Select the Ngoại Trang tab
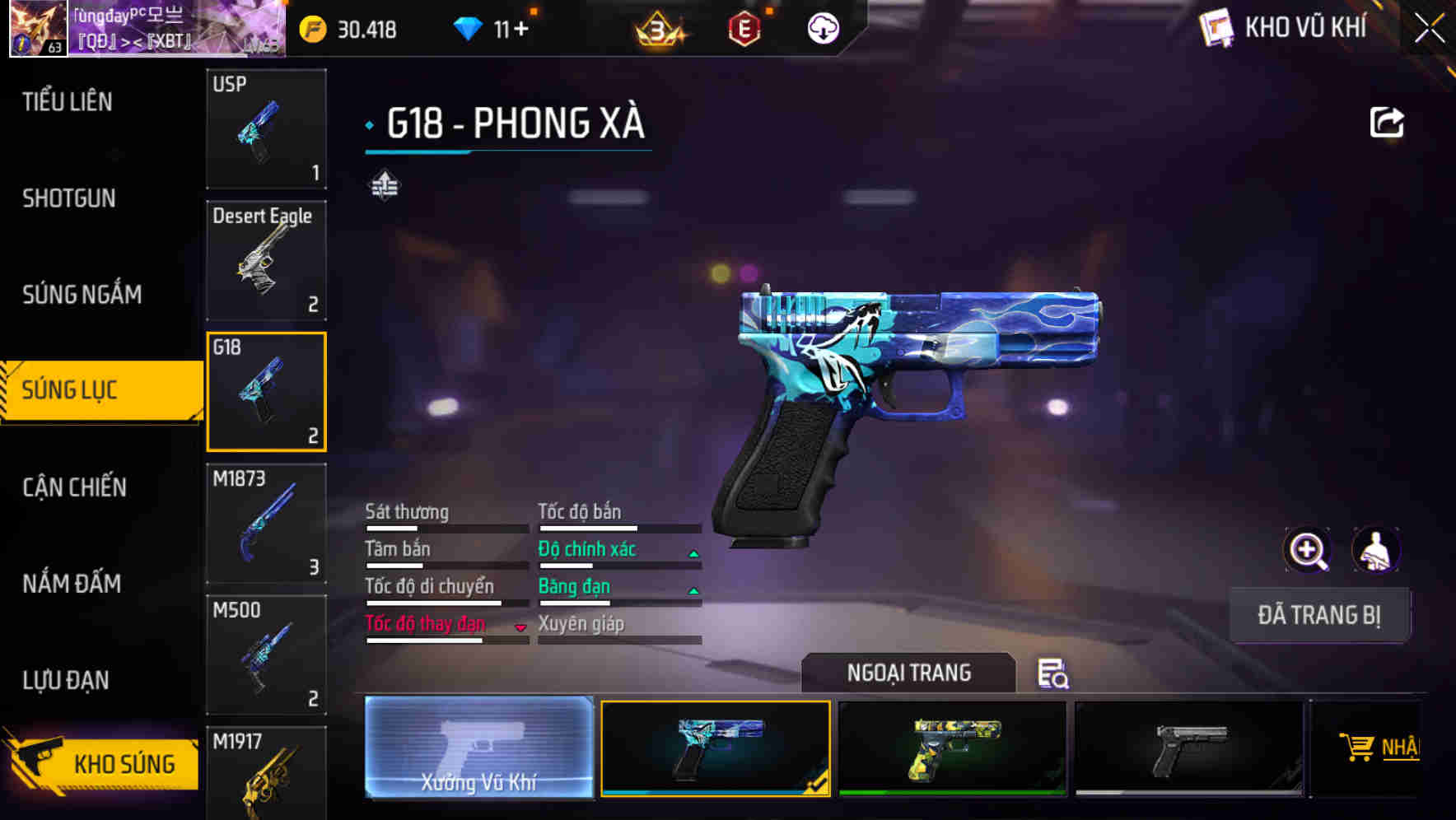Image resolution: width=1456 pixels, height=820 pixels. click(x=909, y=673)
